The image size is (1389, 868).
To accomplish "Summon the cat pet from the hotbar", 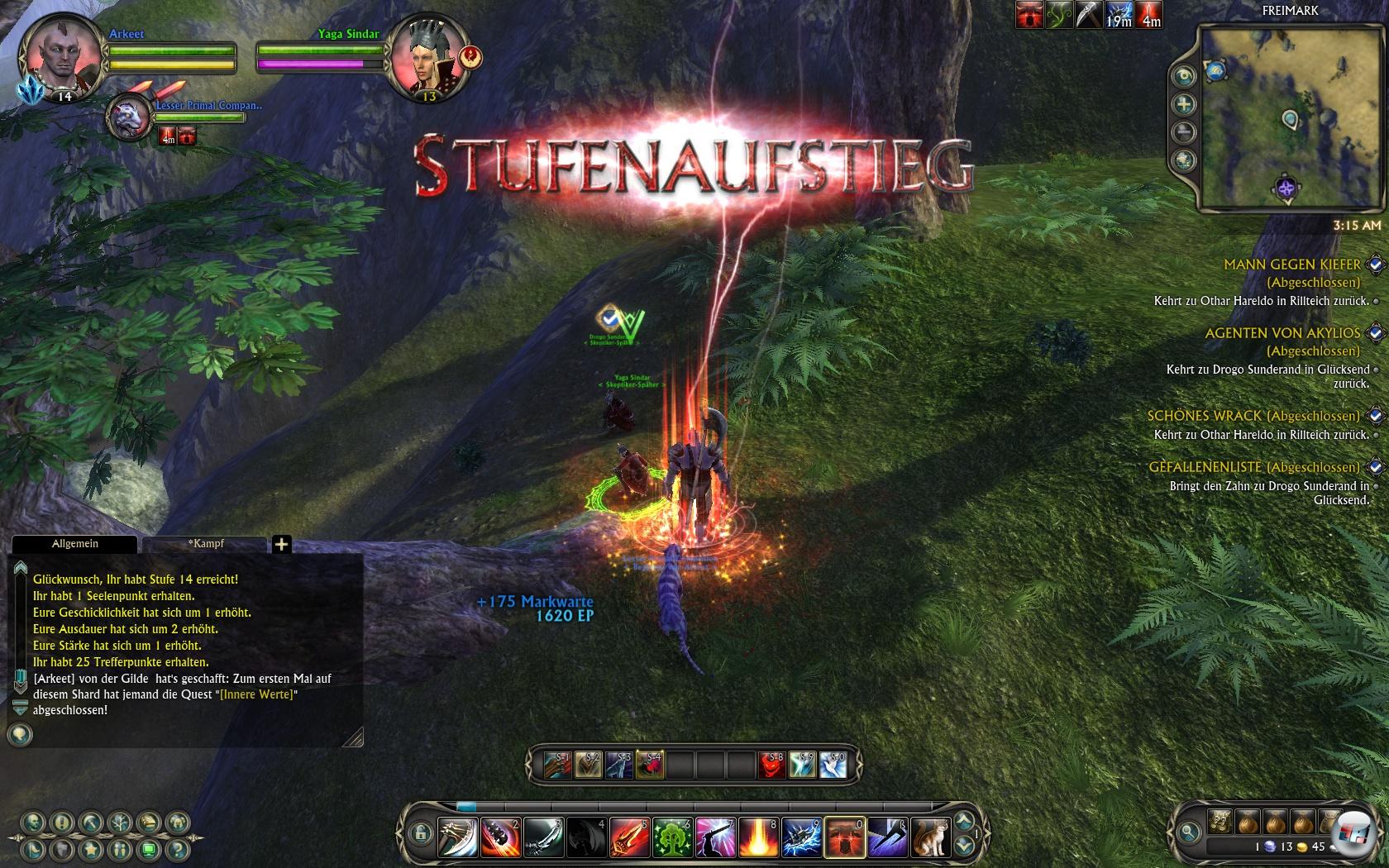I will tap(930, 837).
